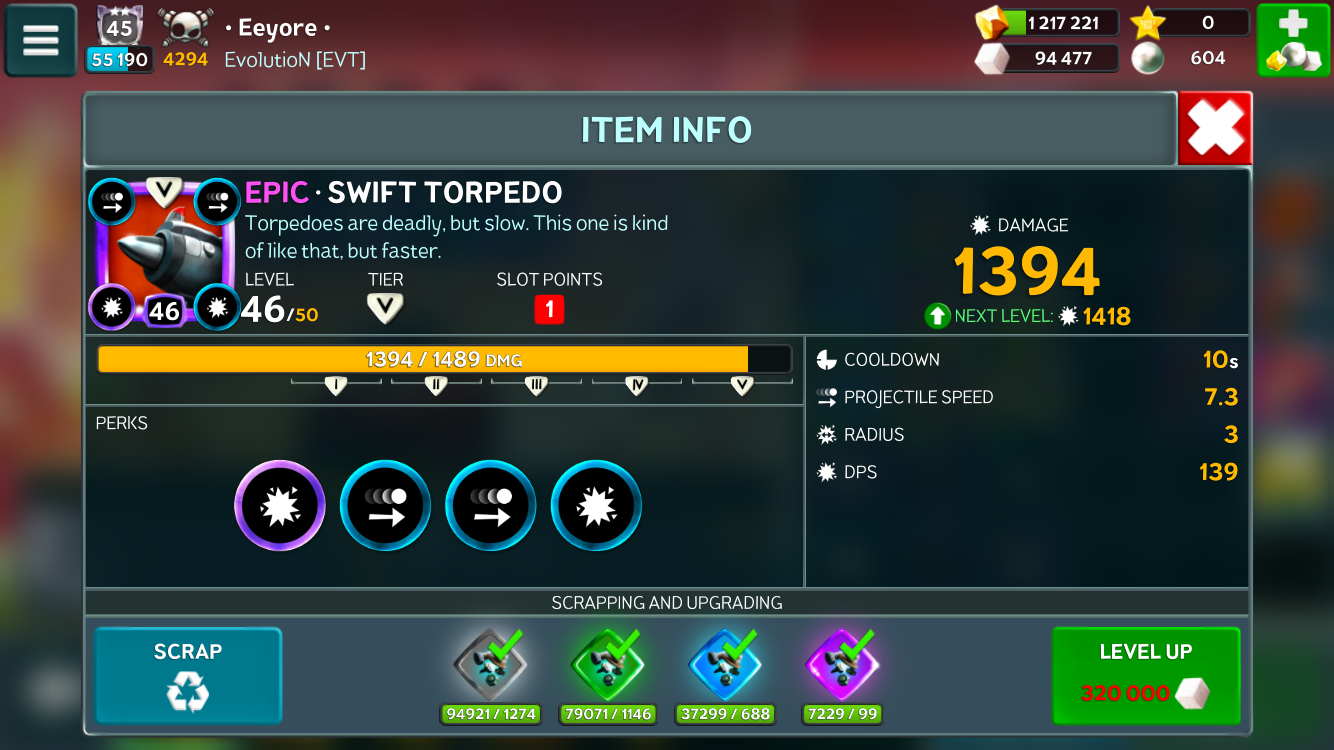The image size is (1334, 750).
Task: Tap the pearl currency counter
Action: (1190, 58)
